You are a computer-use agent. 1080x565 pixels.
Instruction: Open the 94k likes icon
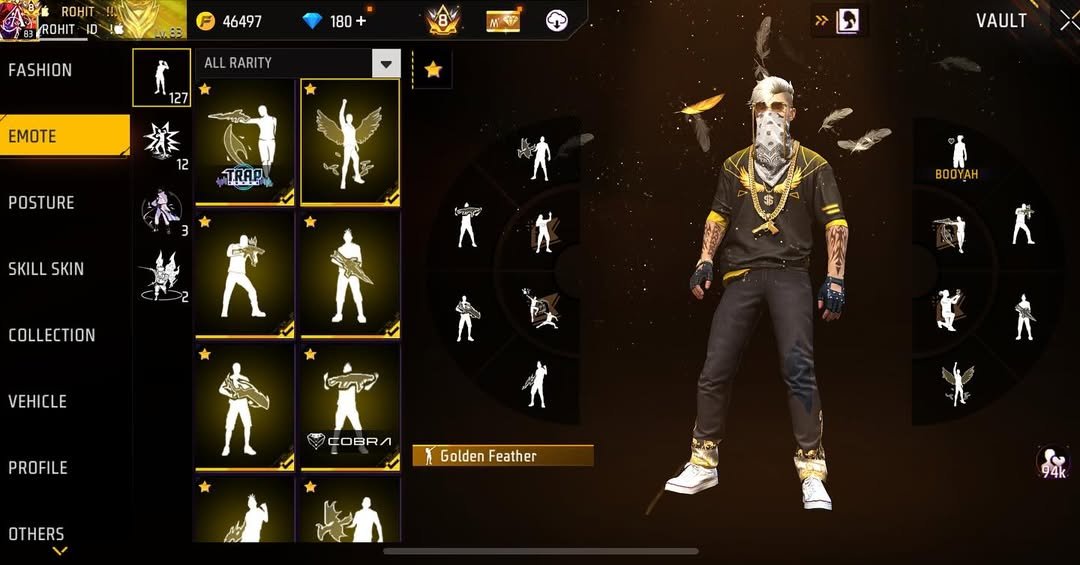[x=1052, y=462]
